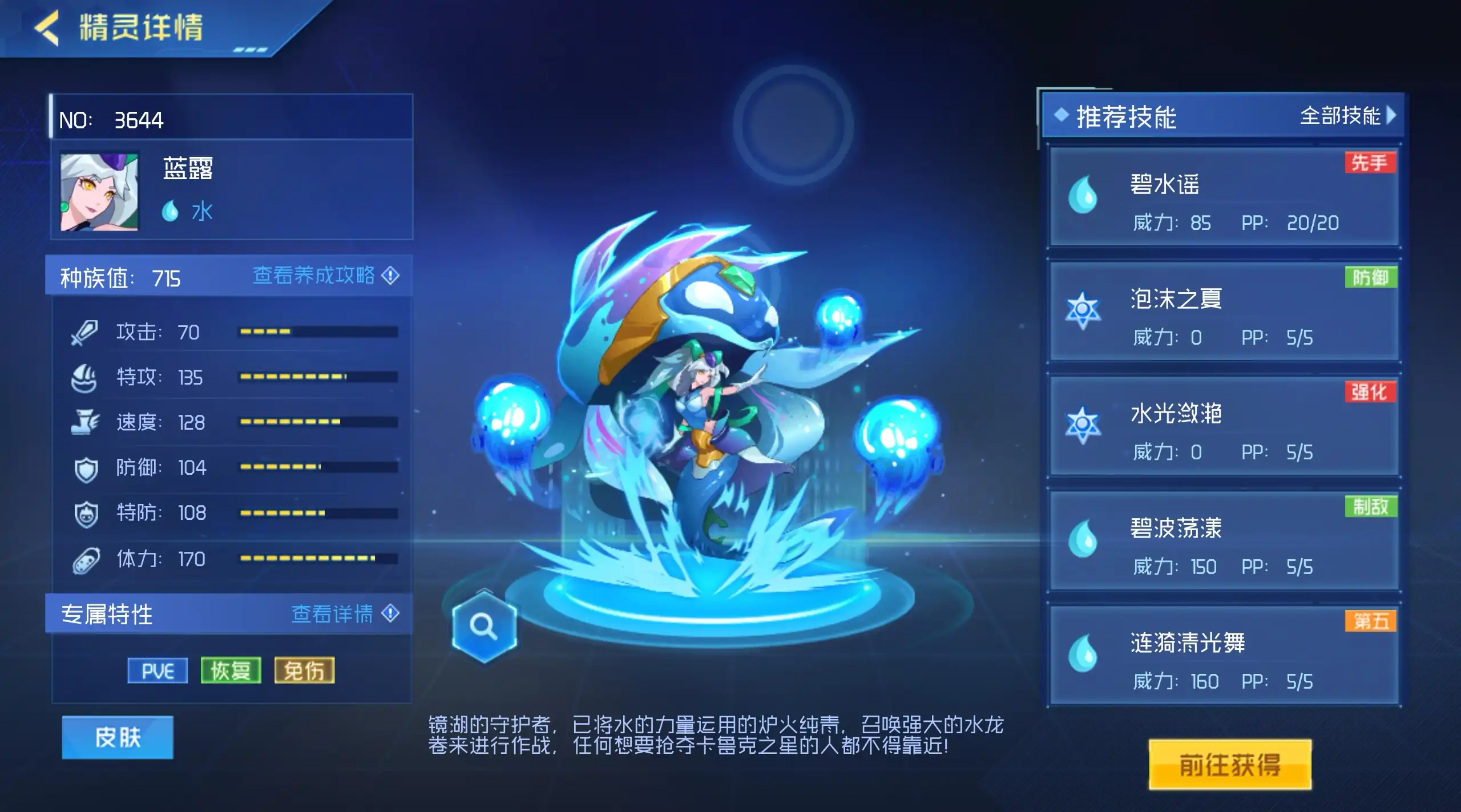Select the PVE trait tag

[x=158, y=671]
